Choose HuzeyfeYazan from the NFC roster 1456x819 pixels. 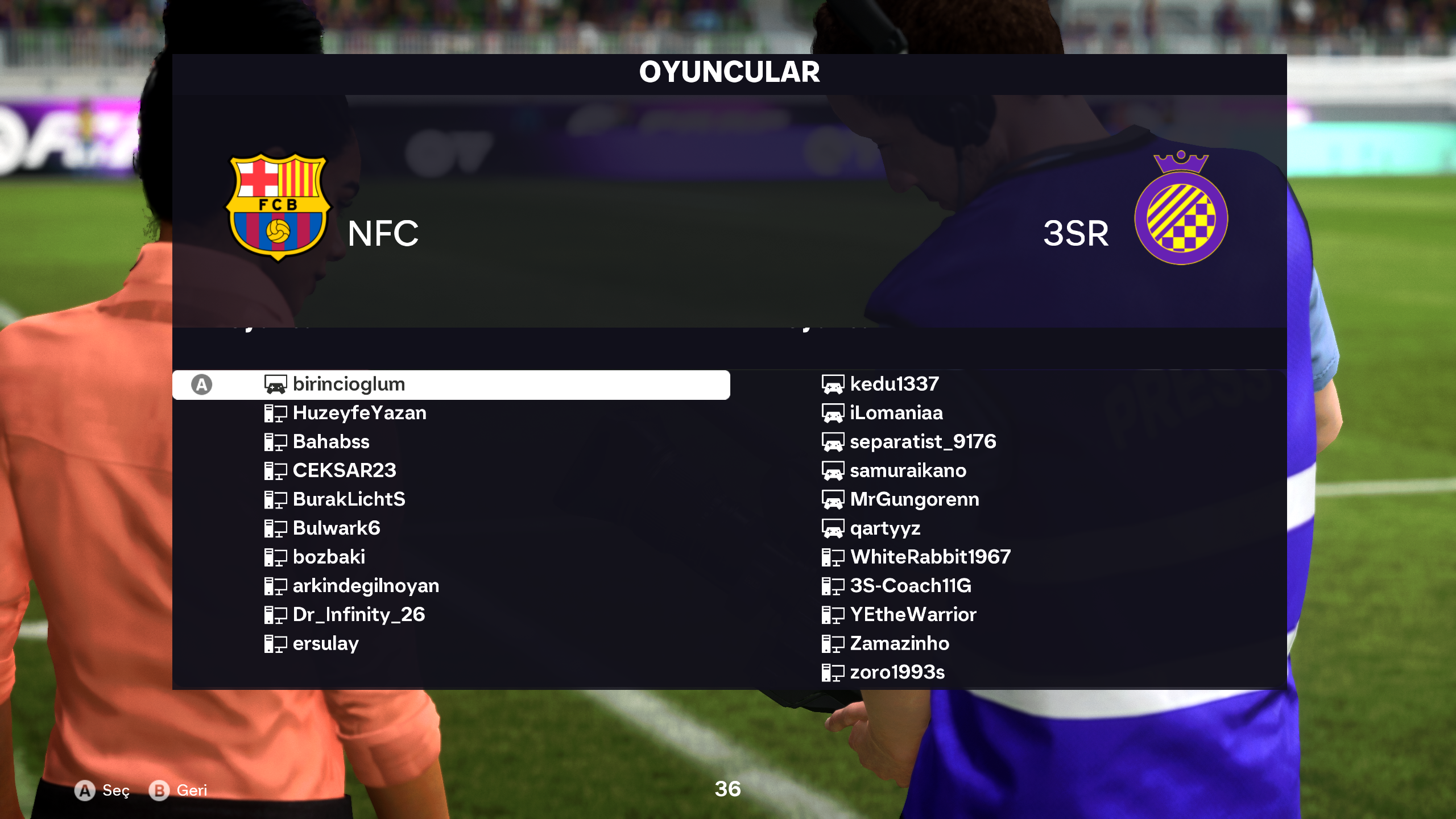pos(359,413)
